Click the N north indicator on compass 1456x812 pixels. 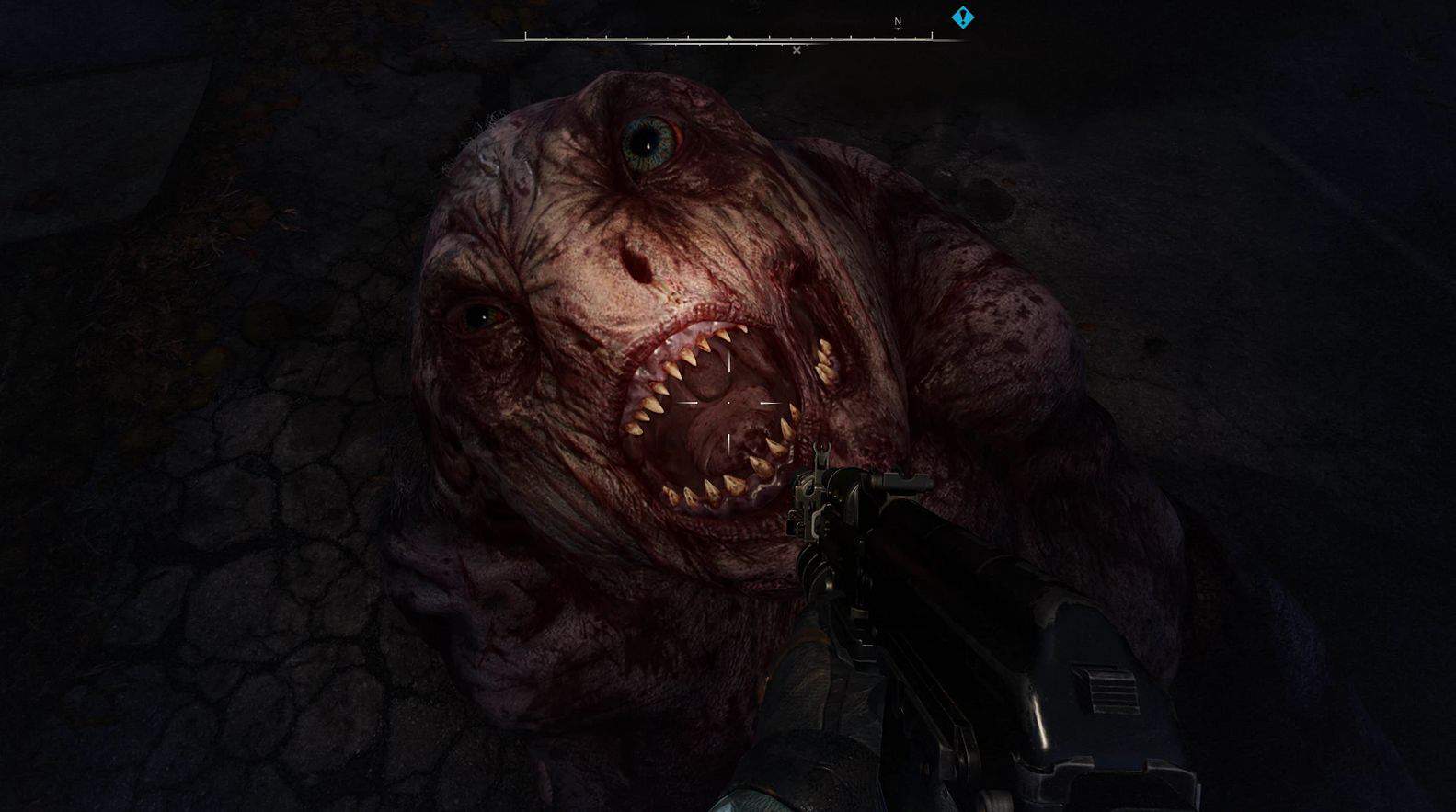tap(897, 20)
